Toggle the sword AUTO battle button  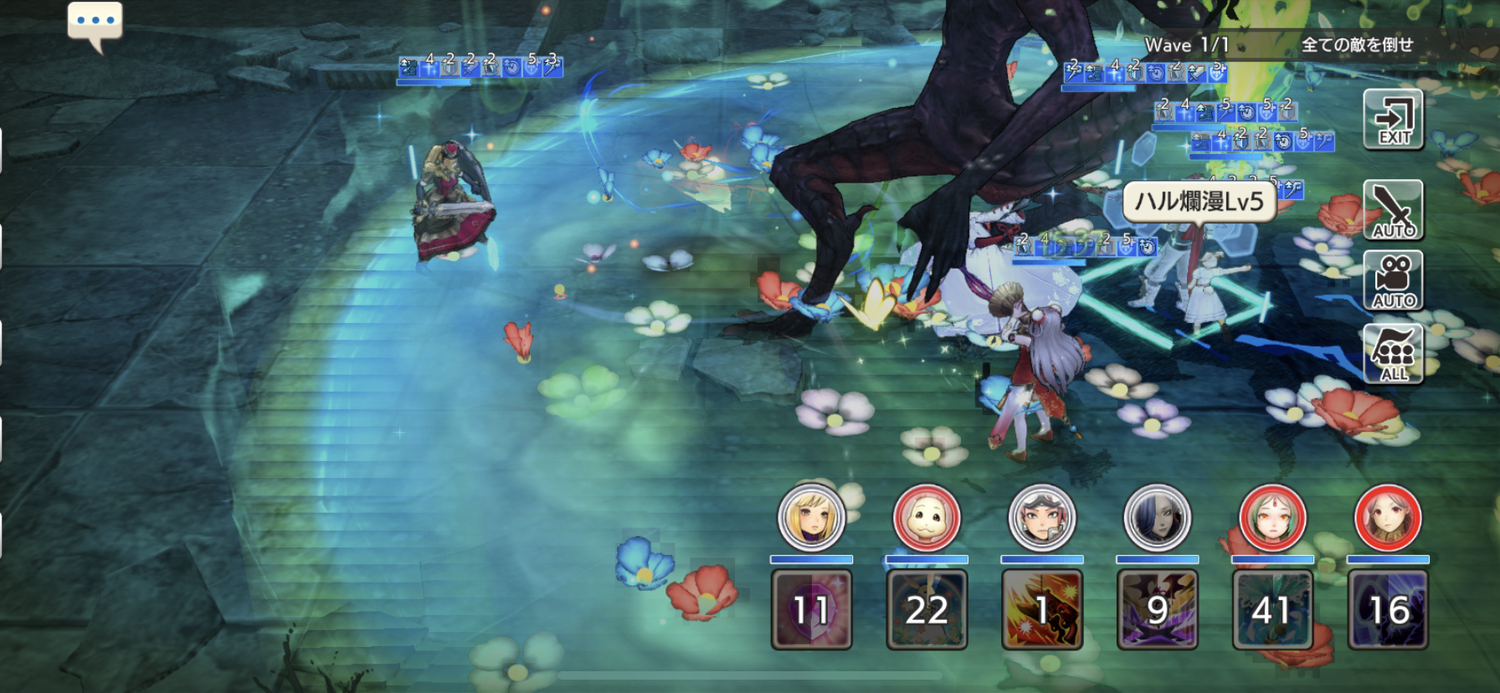tap(1393, 210)
